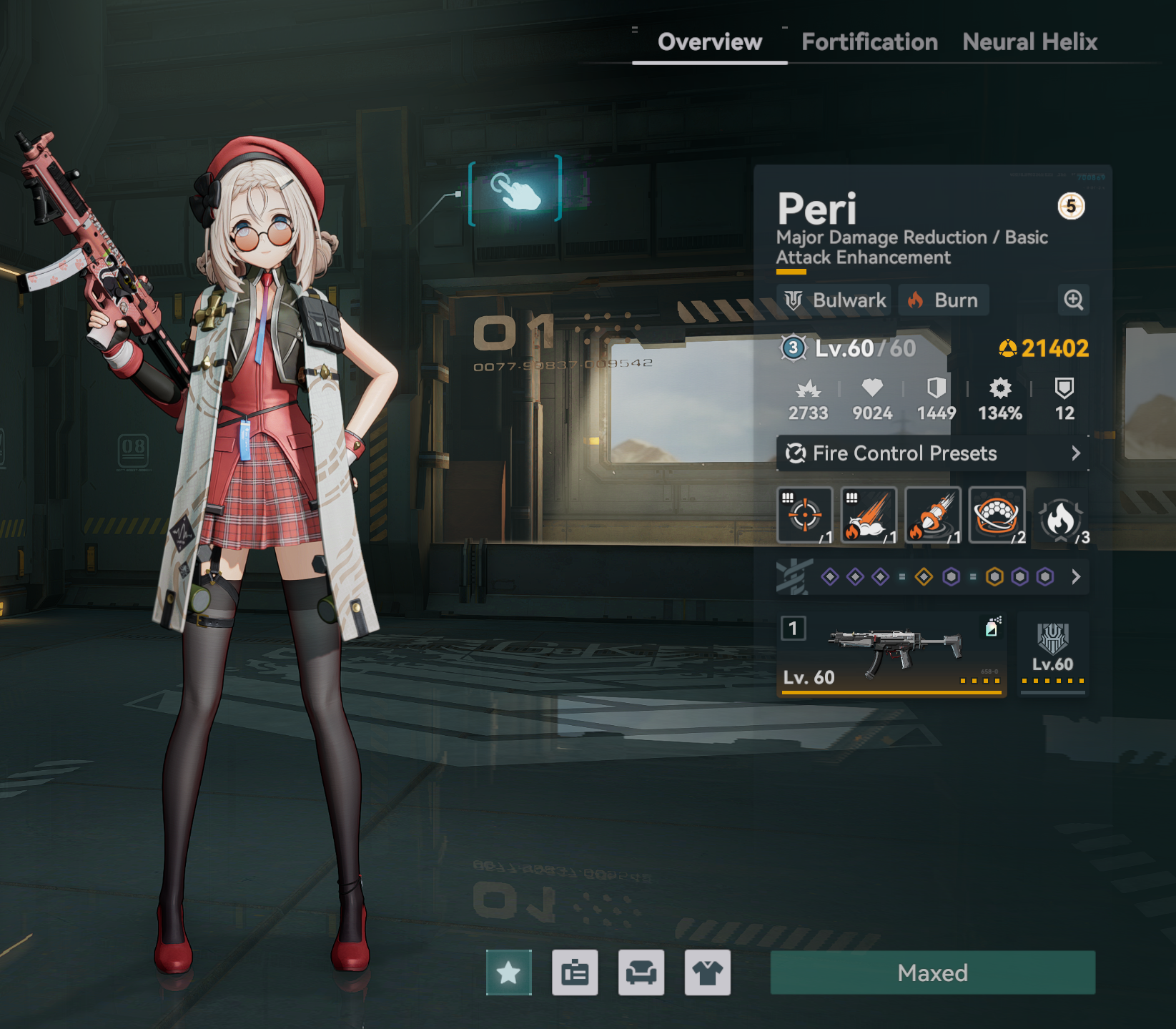Screen dimensions: 1176x1029
Task: Select the equipped Lv. 60 submachine gun
Action: [891, 654]
